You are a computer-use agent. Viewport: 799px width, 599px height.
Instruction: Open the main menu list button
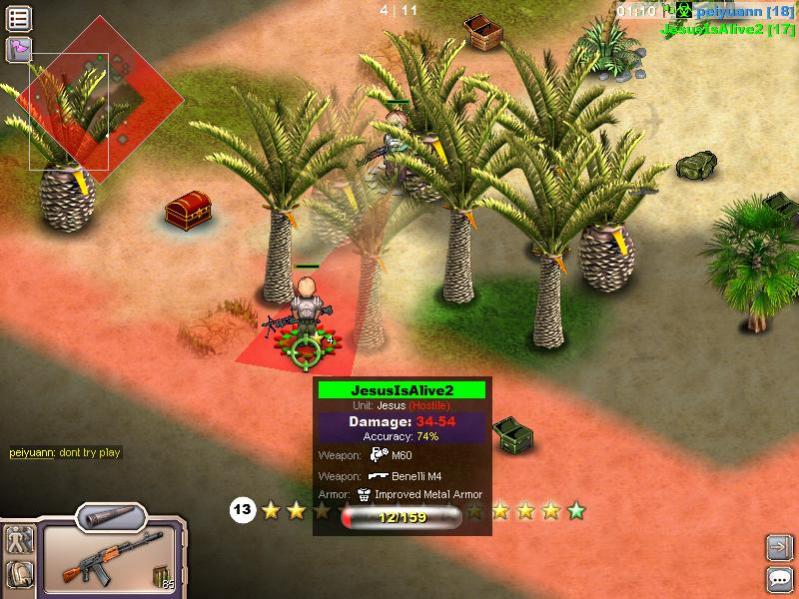pyautogui.click(x=18, y=17)
